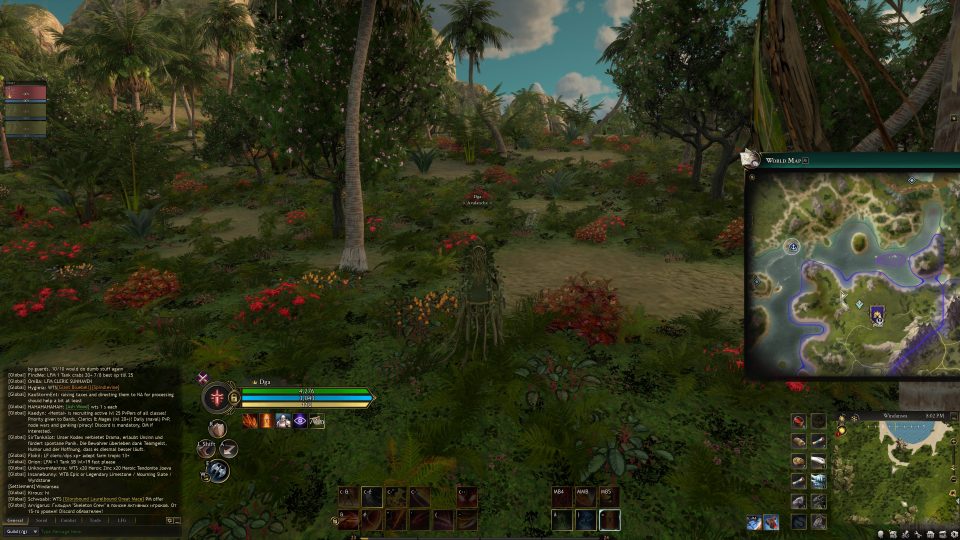
Task: Open the Guild chat channel dropdown
Action: point(22,531)
